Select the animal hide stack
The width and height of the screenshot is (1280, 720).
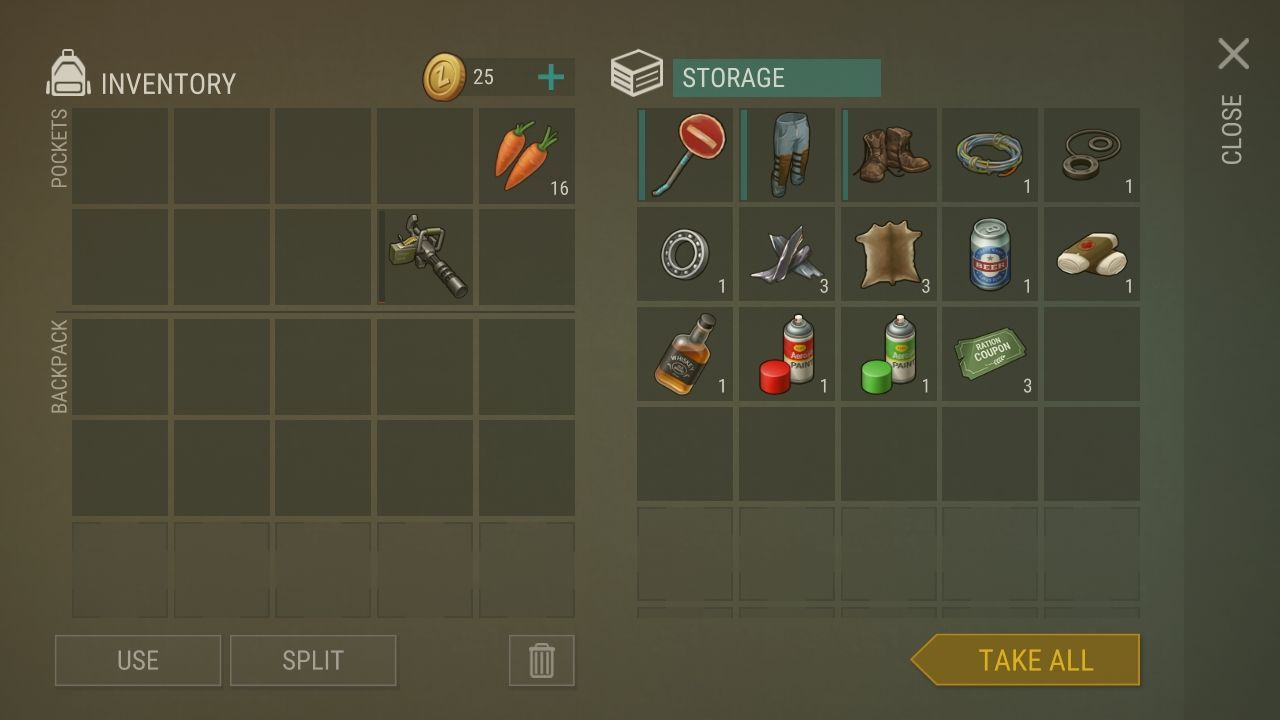click(x=890, y=255)
